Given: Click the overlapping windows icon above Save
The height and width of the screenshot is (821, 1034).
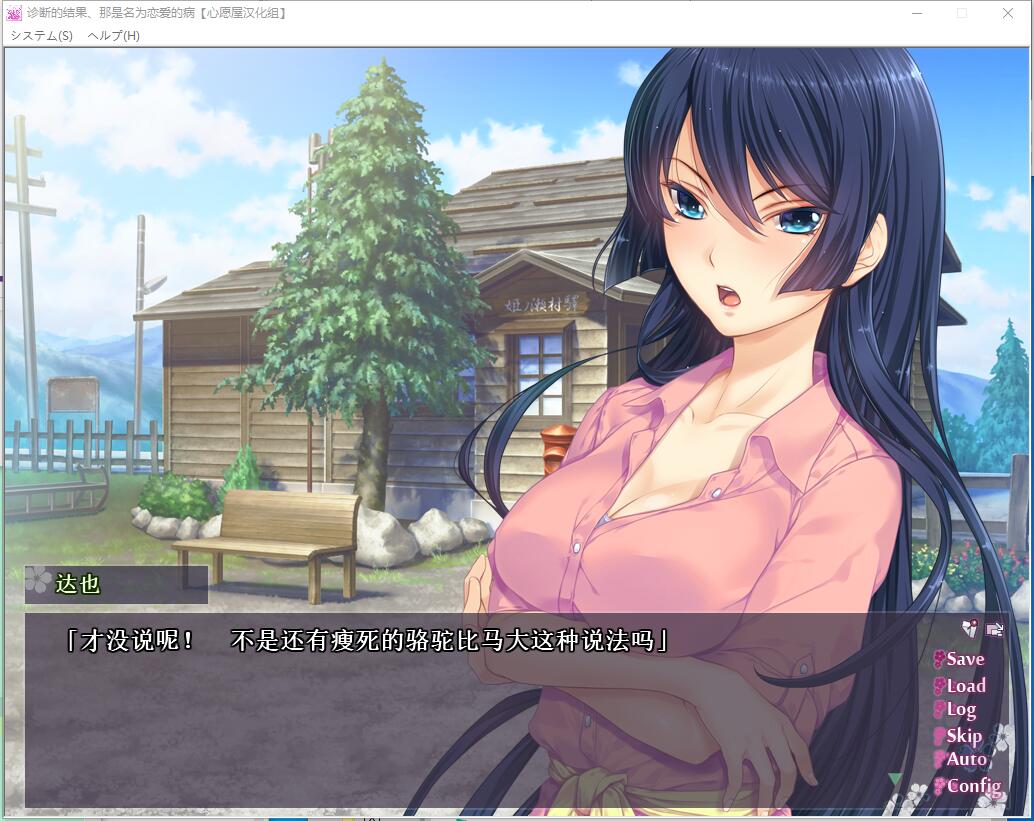Looking at the screenshot, I should [994, 629].
